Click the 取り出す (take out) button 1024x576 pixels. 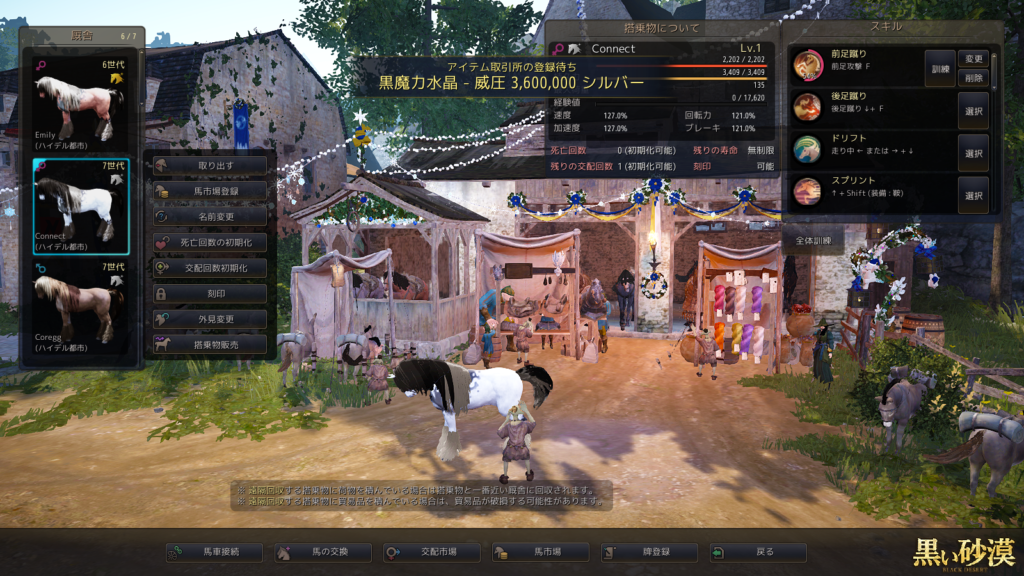coord(210,164)
